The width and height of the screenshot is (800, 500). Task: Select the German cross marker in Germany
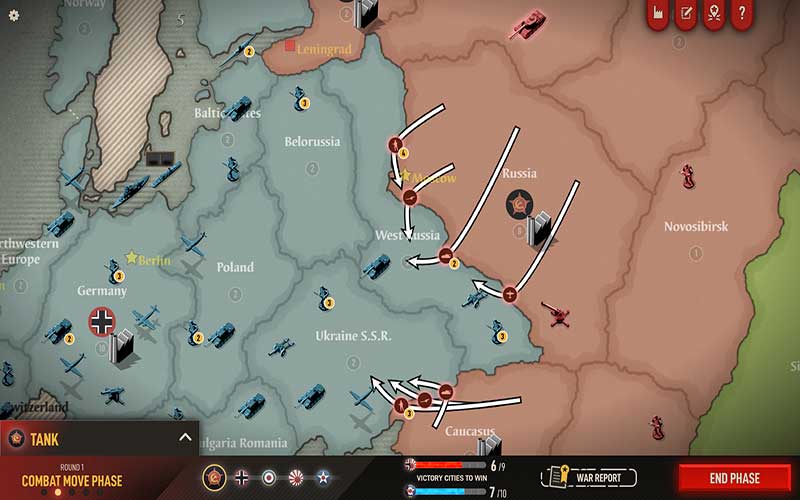point(103,321)
